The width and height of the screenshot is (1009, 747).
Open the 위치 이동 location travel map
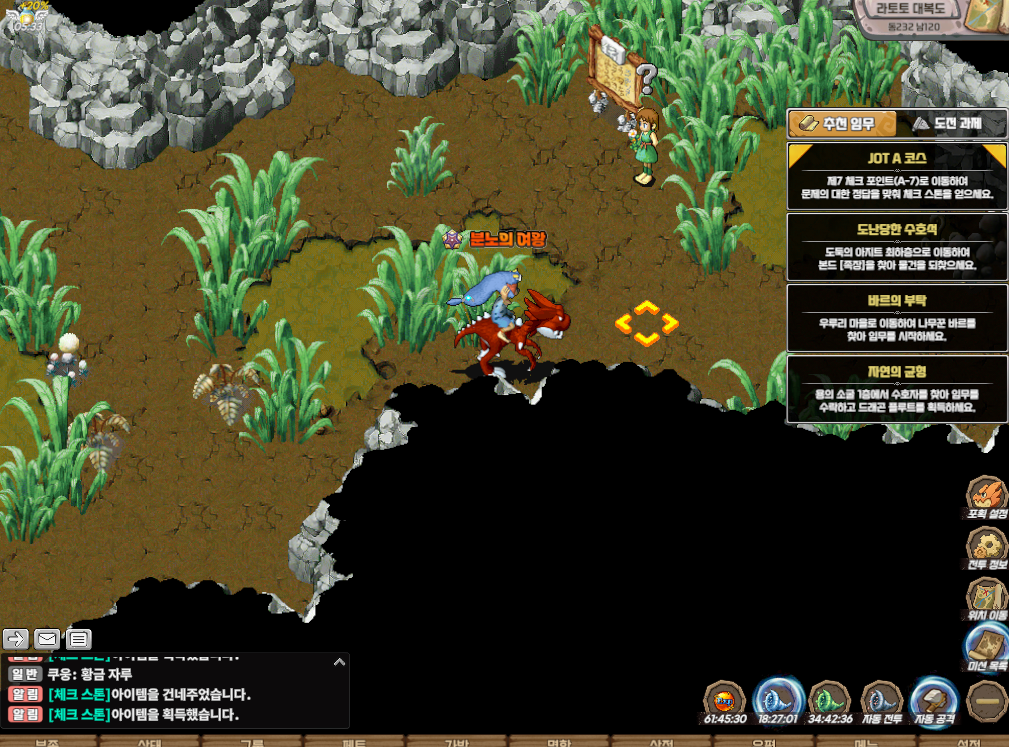[x=987, y=597]
